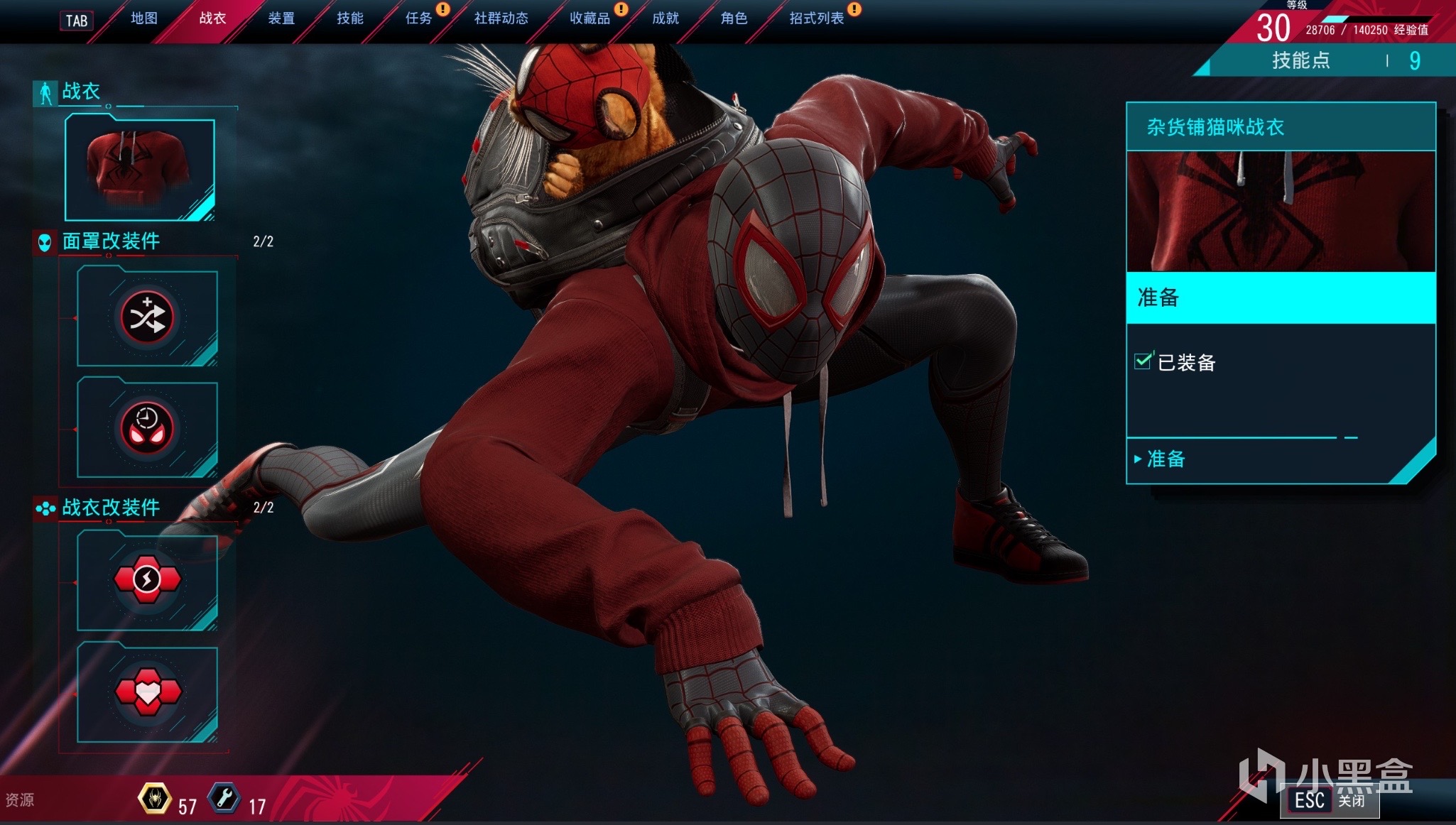Select the heart hexagon suit mod slot

[147, 692]
